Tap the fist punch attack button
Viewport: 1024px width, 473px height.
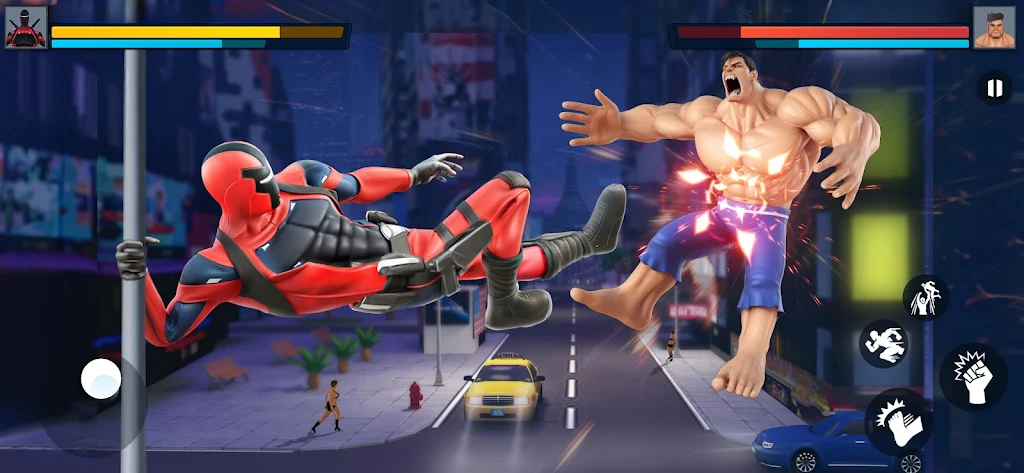(972, 377)
